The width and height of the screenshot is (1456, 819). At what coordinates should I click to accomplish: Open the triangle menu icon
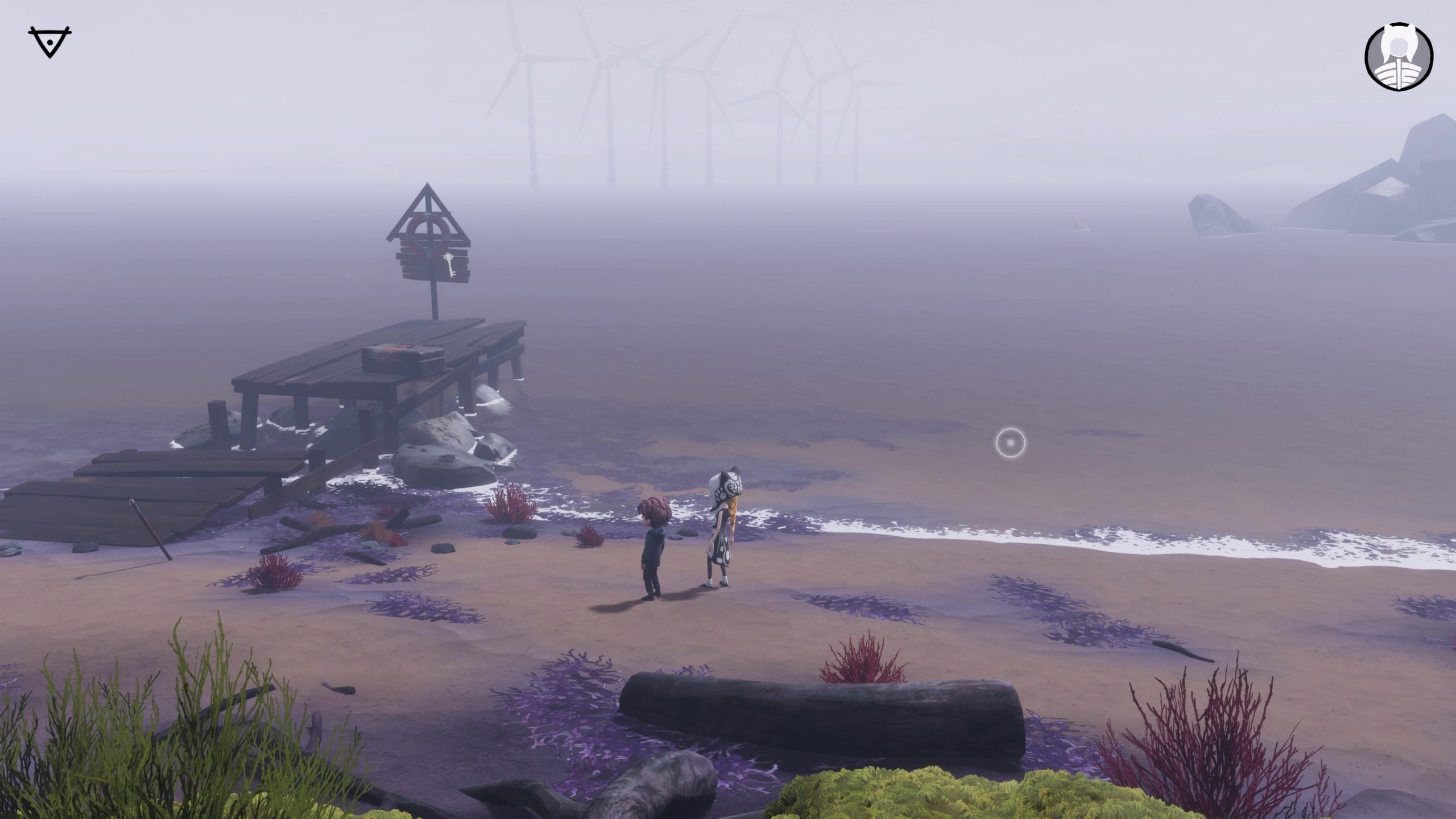coord(49,43)
